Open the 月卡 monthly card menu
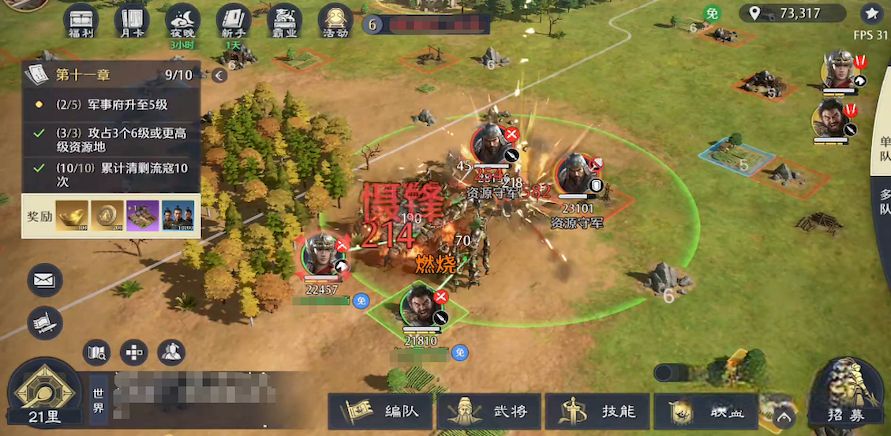 pyautogui.click(x=131, y=21)
